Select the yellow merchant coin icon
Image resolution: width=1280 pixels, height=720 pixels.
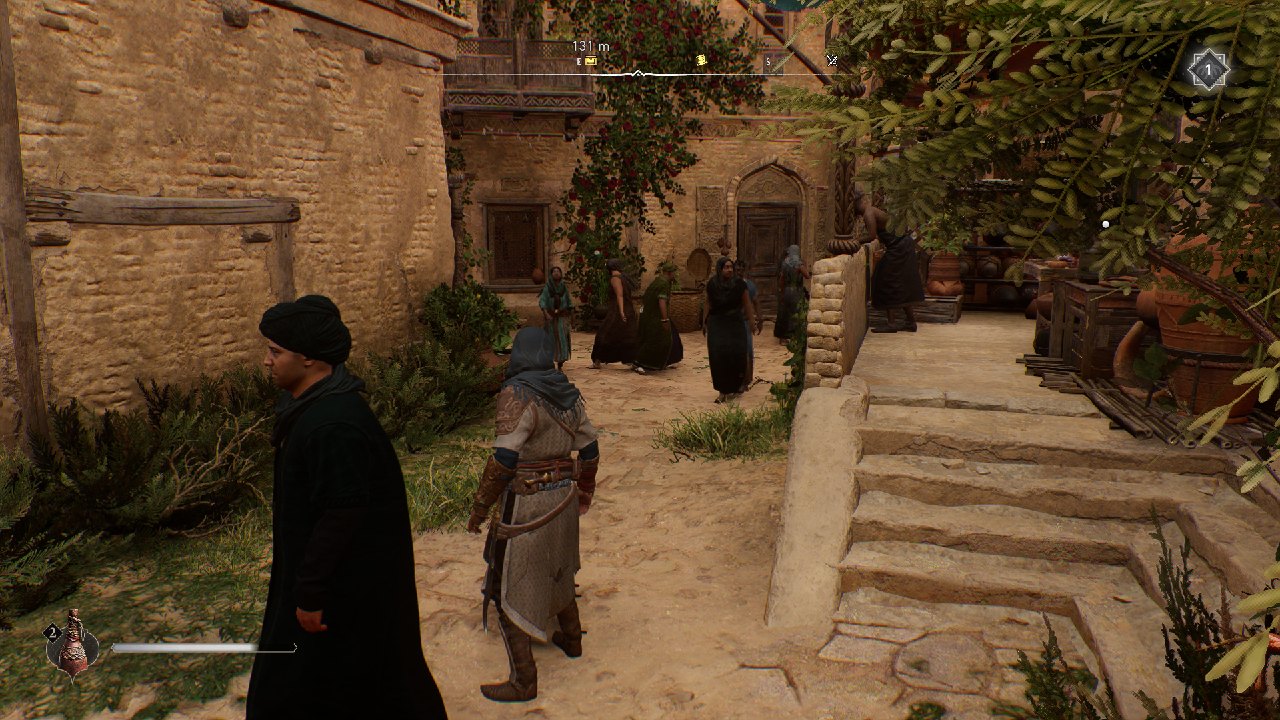tap(702, 60)
